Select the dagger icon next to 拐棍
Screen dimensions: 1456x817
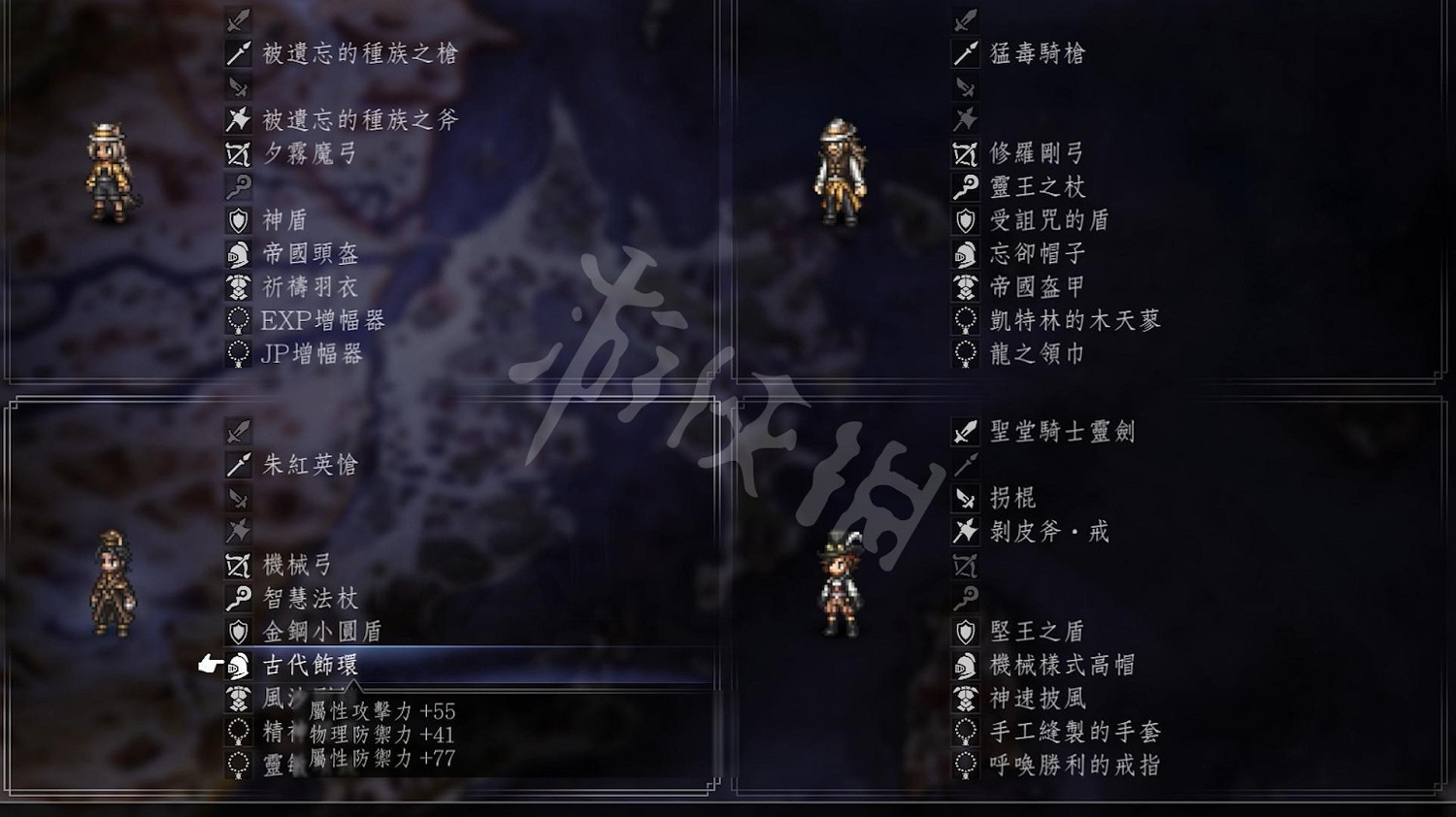(964, 497)
